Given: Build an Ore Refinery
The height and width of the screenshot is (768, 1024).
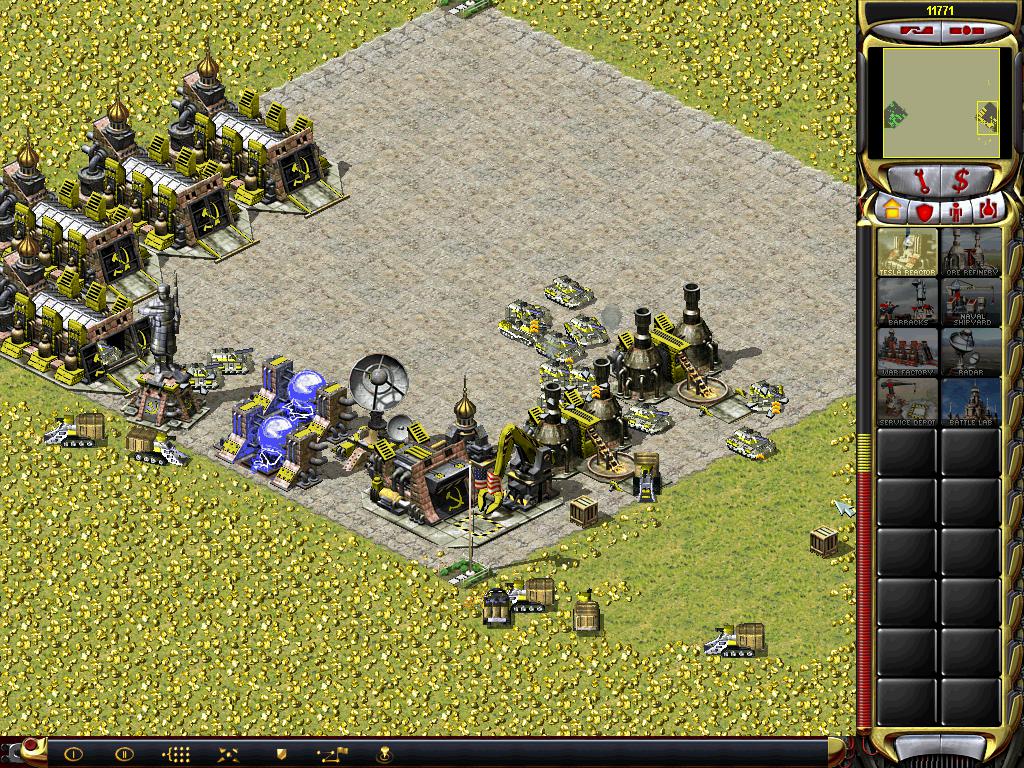Looking at the screenshot, I should coord(970,252).
